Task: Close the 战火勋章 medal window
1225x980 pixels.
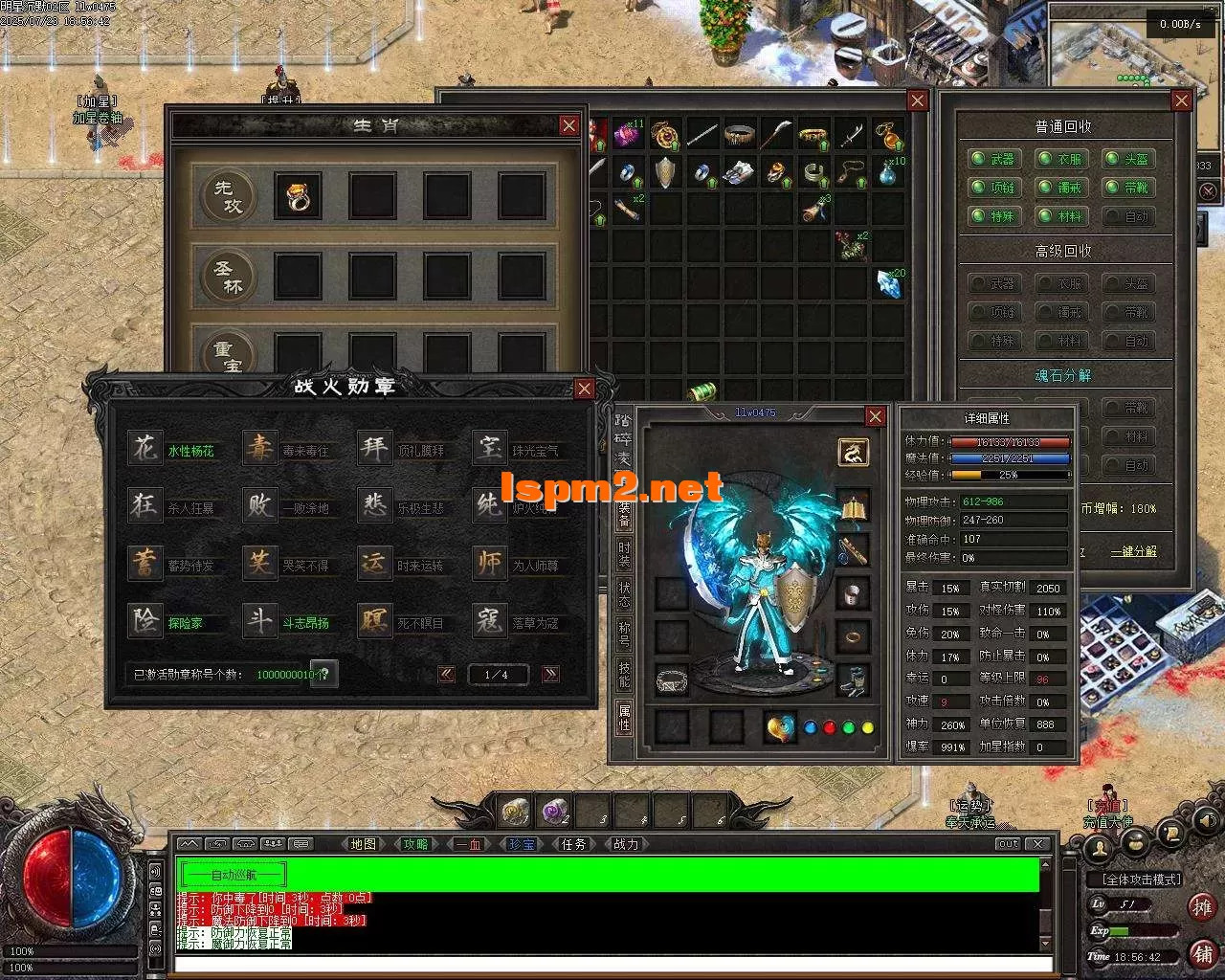Action: click(x=584, y=388)
